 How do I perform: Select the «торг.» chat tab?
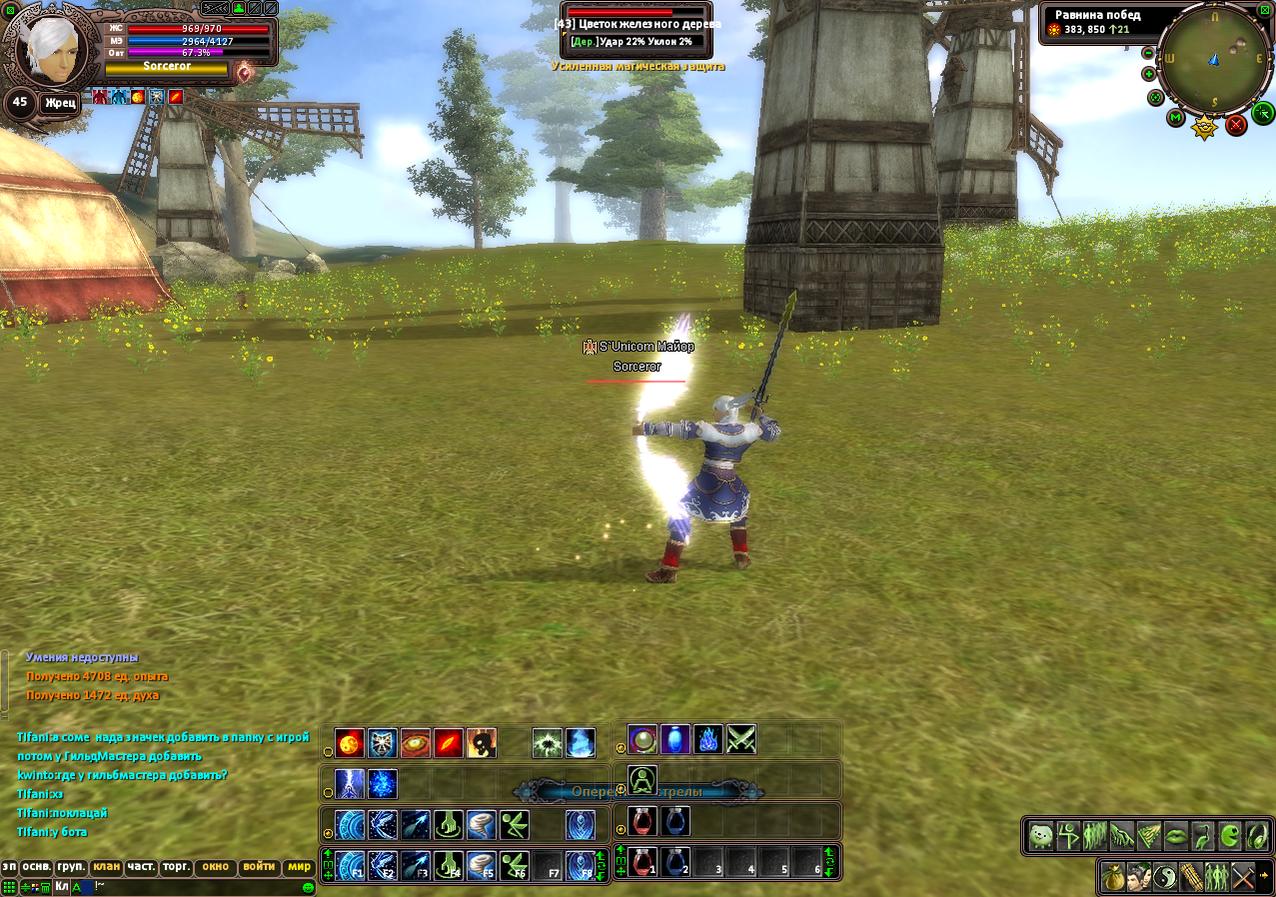tap(176, 866)
